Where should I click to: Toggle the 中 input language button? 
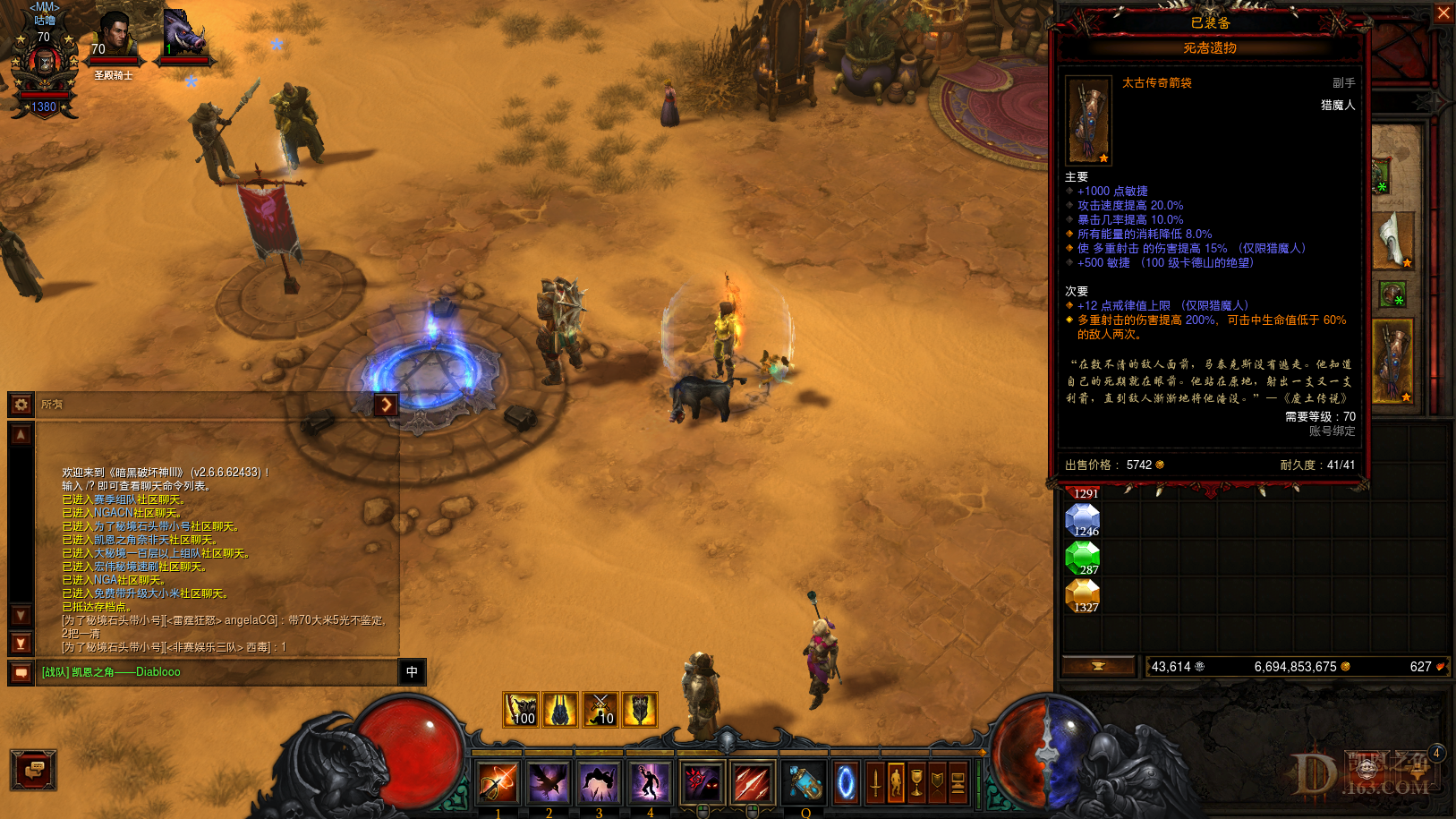[412, 672]
